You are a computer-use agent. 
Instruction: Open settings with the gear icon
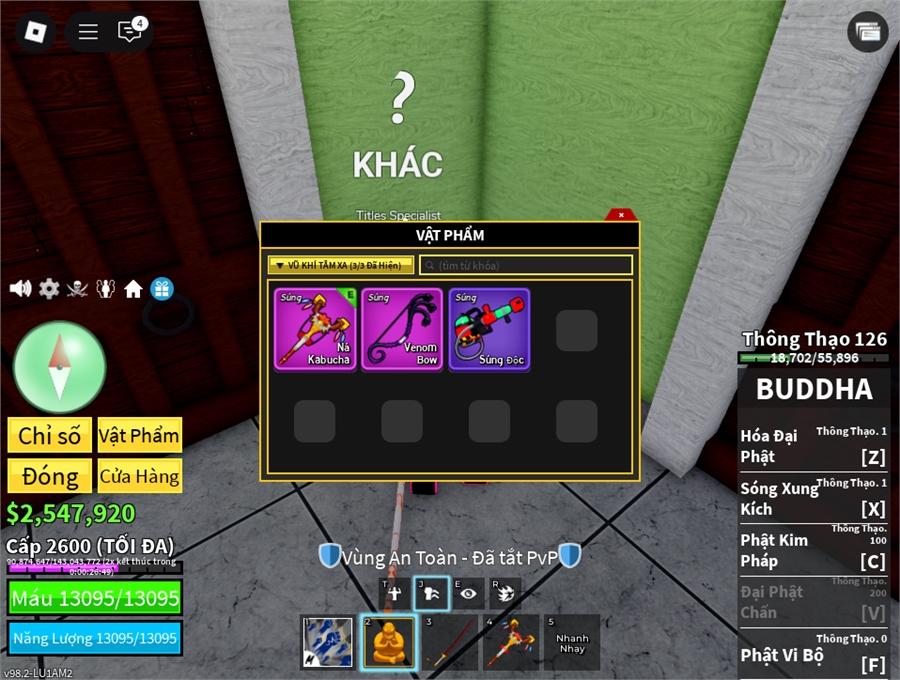[49, 289]
